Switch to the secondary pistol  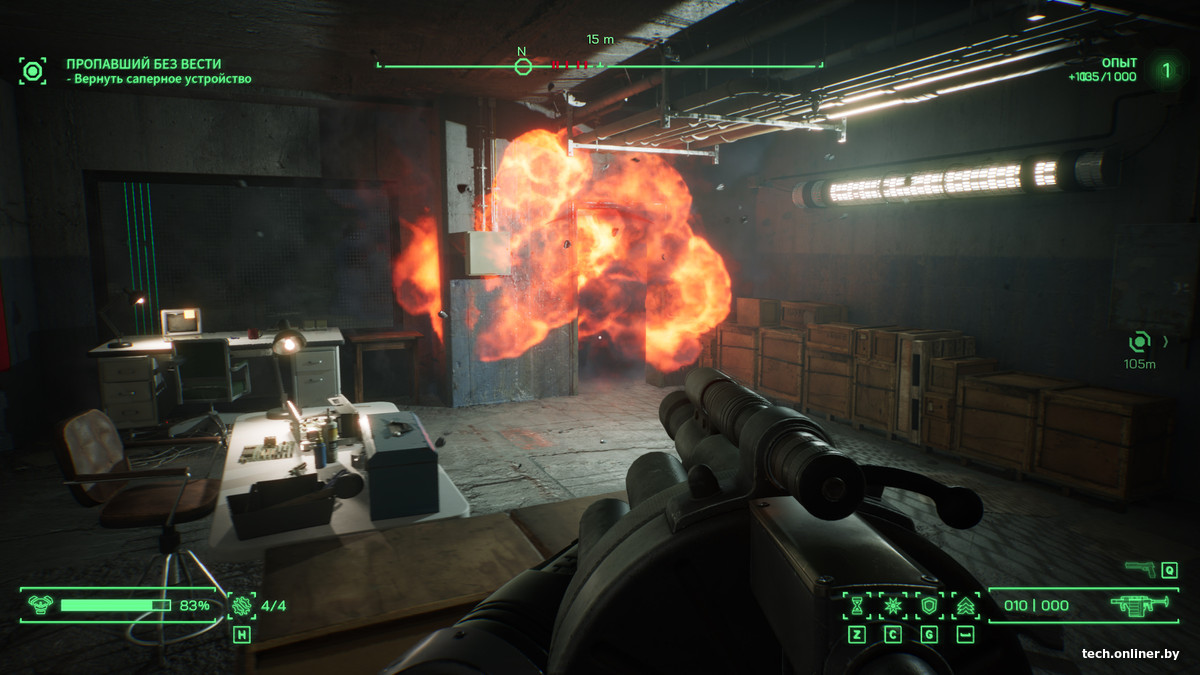pos(1140,569)
